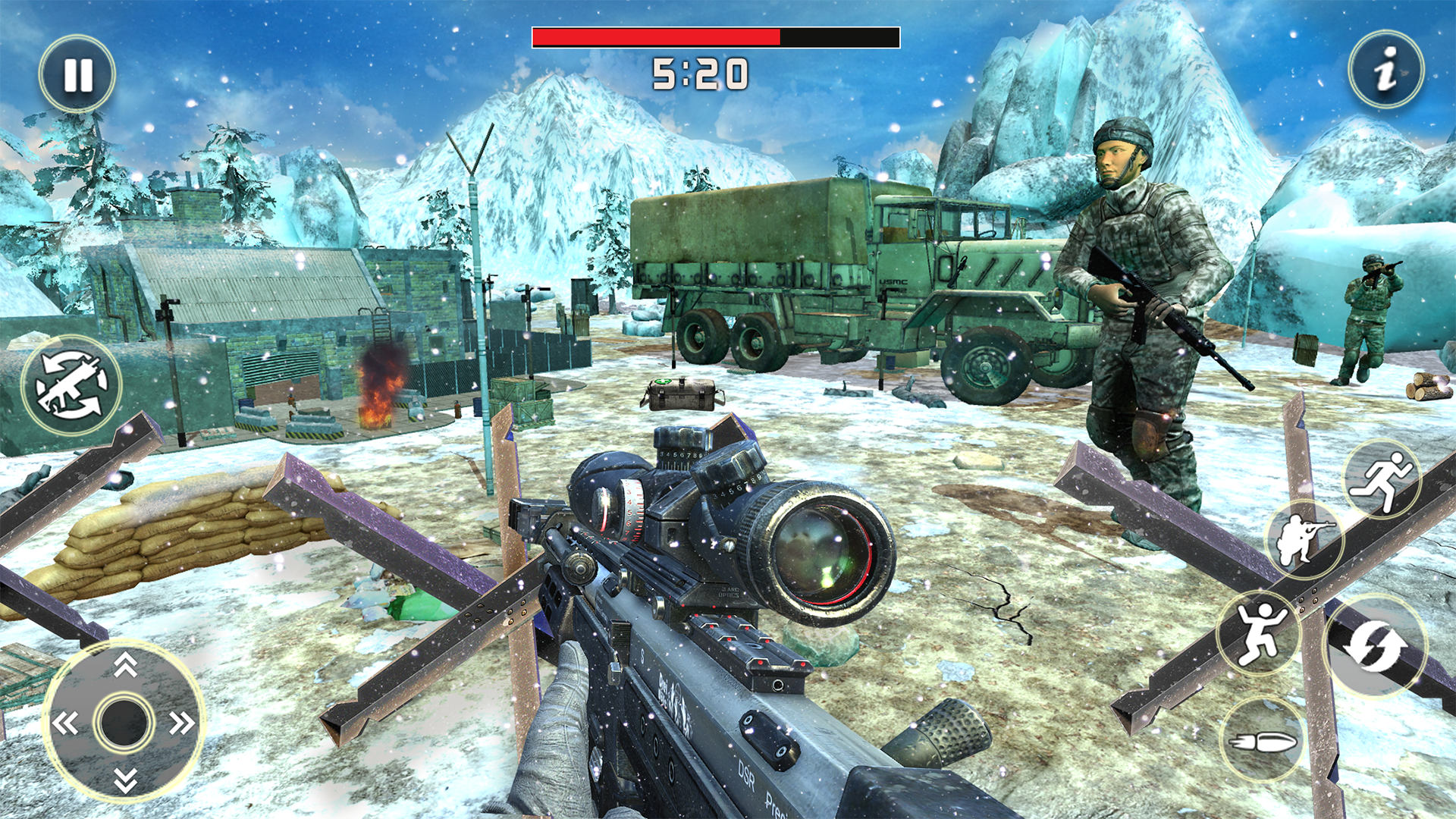Viewport: 1456px width, 819px height.
Task: Move backward with joystick down arrow
Action: click(125, 780)
